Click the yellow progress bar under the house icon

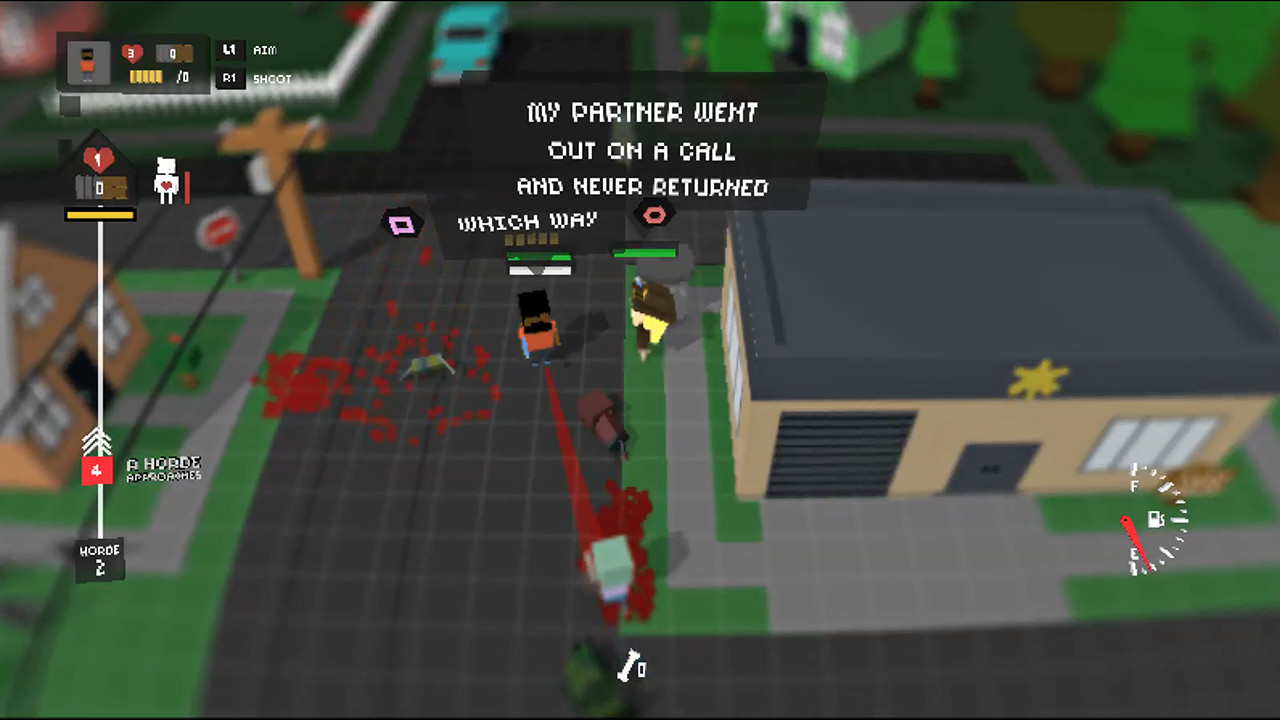pos(100,213)
